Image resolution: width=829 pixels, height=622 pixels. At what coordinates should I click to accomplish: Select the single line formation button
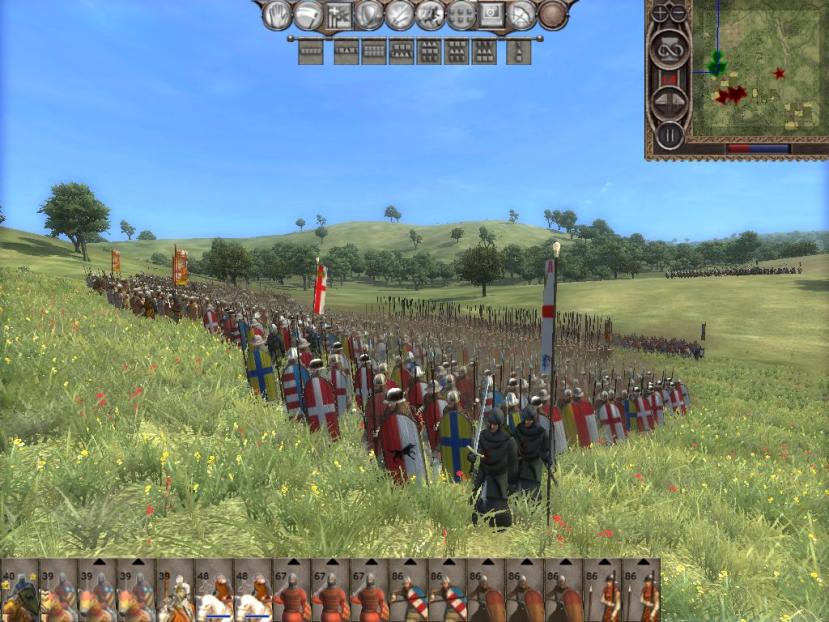pos(310,51)
